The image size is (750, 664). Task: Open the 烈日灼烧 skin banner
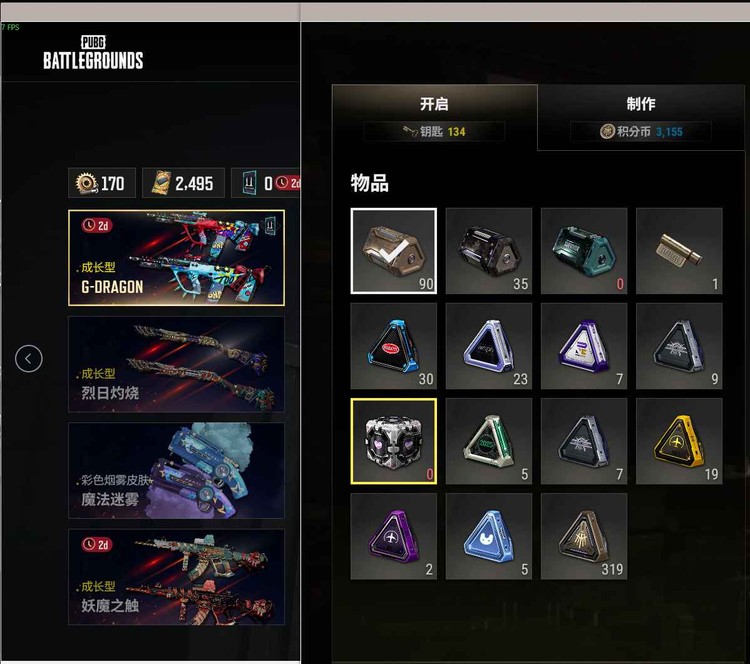[176, 364]
